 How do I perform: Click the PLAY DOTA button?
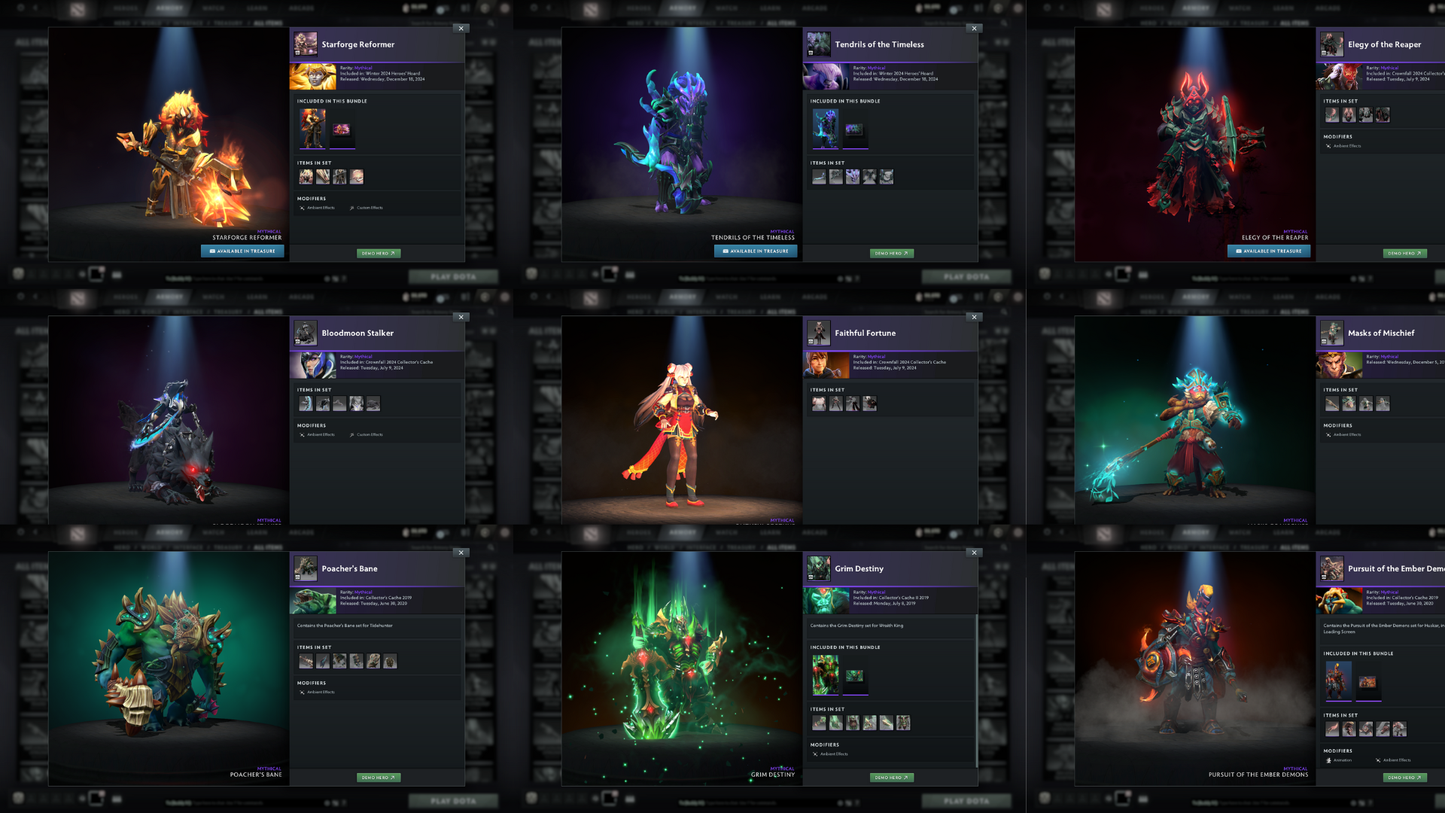pos(453,276)
